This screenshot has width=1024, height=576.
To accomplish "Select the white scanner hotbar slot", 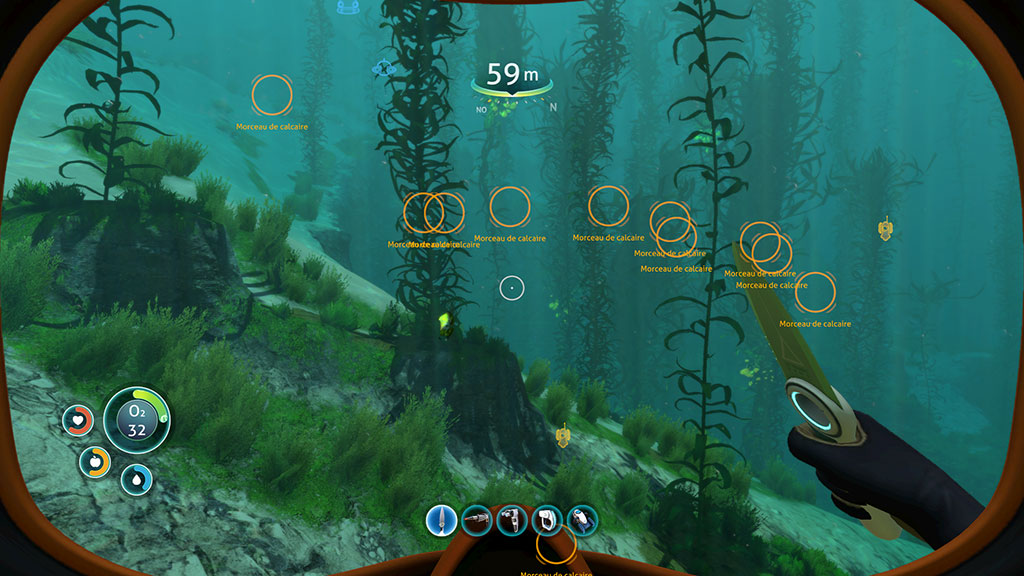I will point(547,519).
